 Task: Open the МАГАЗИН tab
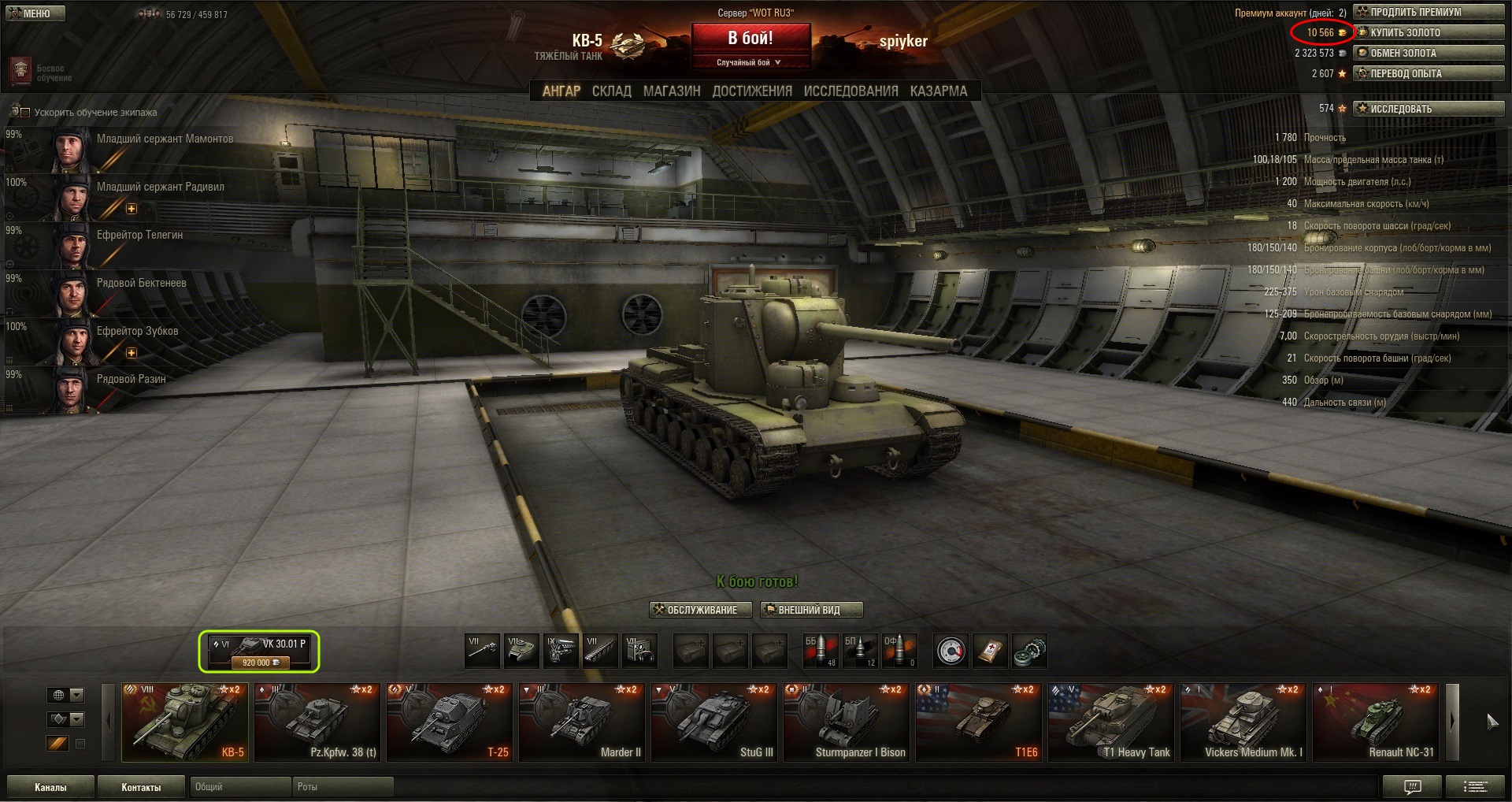[x=672, y=91]
